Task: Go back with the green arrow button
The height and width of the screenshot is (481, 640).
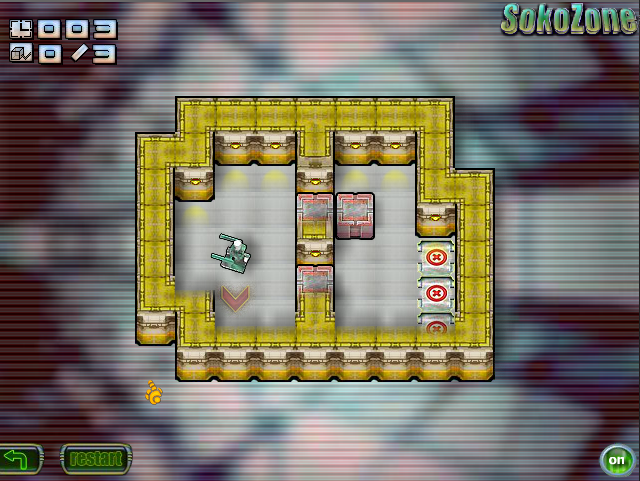Action: tap(19, 460)
